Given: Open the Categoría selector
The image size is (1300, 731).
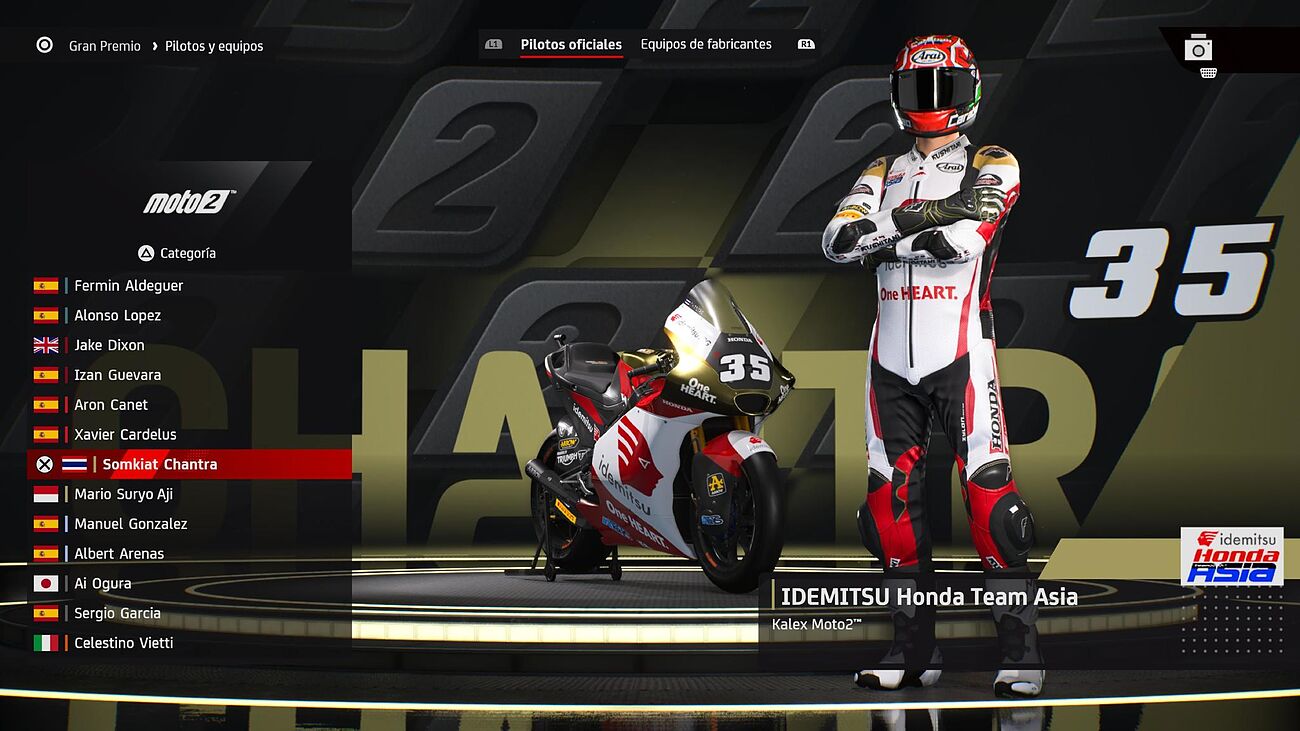Looking at the screenshot, I should click(x=177, y=254).
